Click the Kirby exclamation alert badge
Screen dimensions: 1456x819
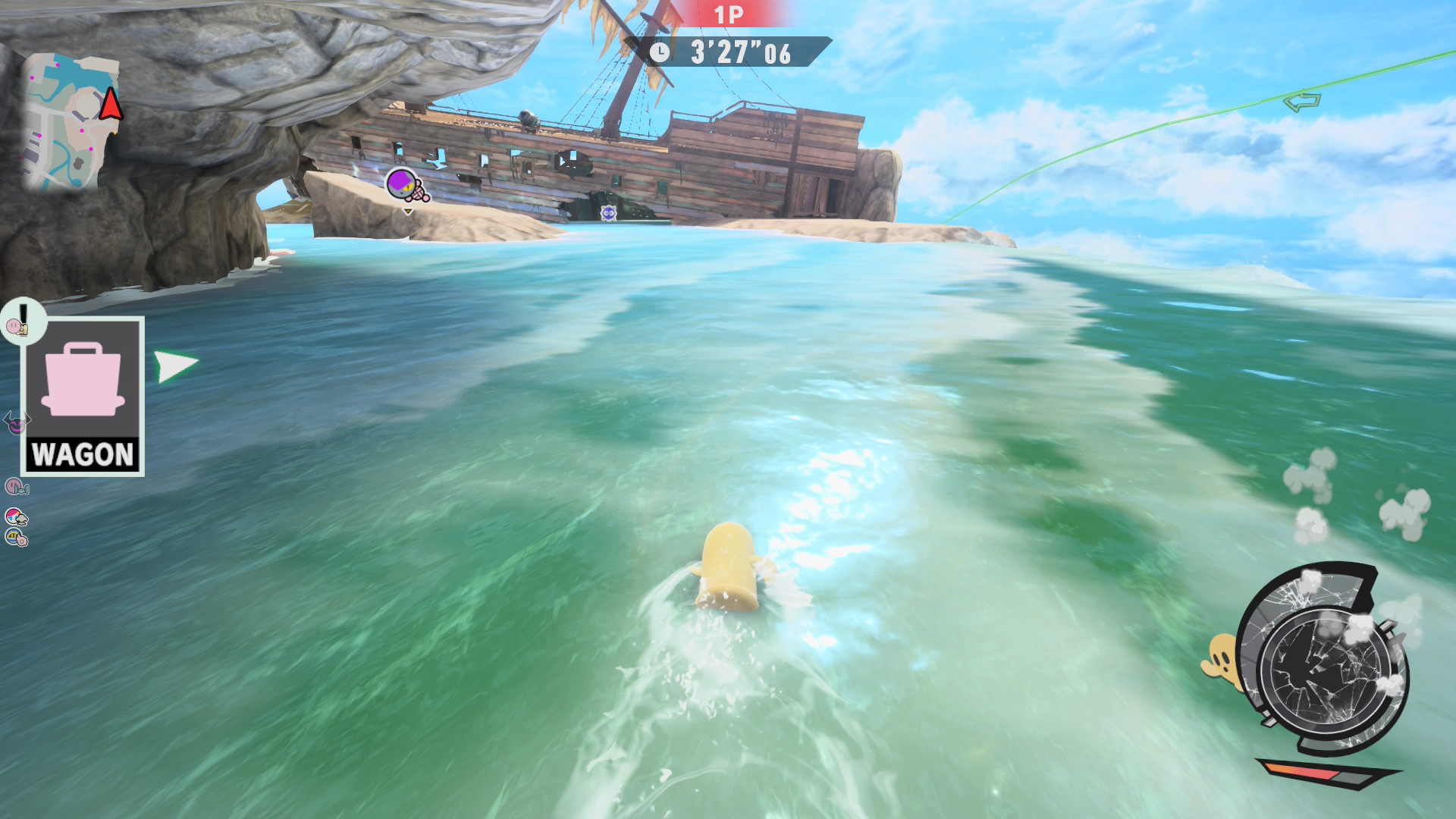coord(22,321)
